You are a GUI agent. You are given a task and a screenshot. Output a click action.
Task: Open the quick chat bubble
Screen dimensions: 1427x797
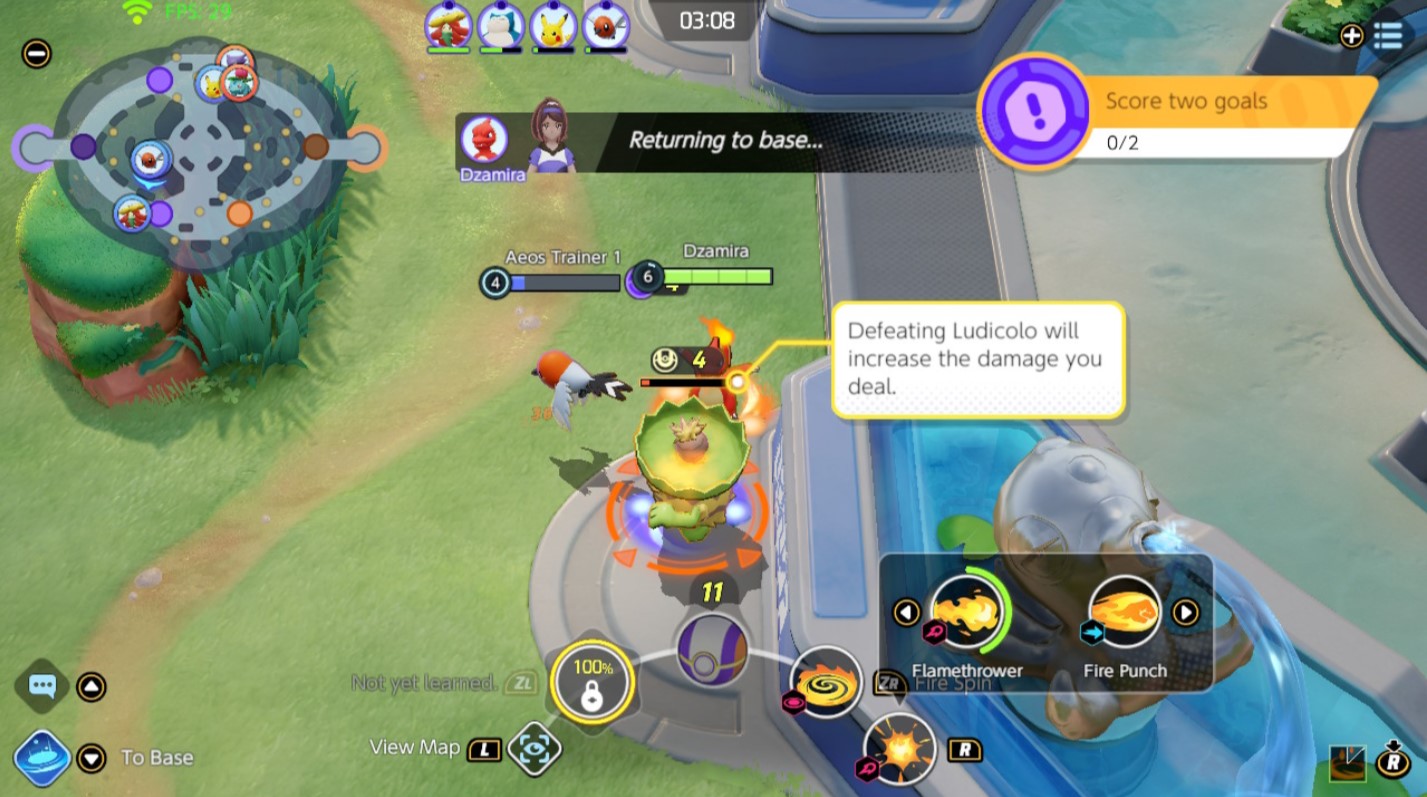pyautogui.click(x=42, y=687)
